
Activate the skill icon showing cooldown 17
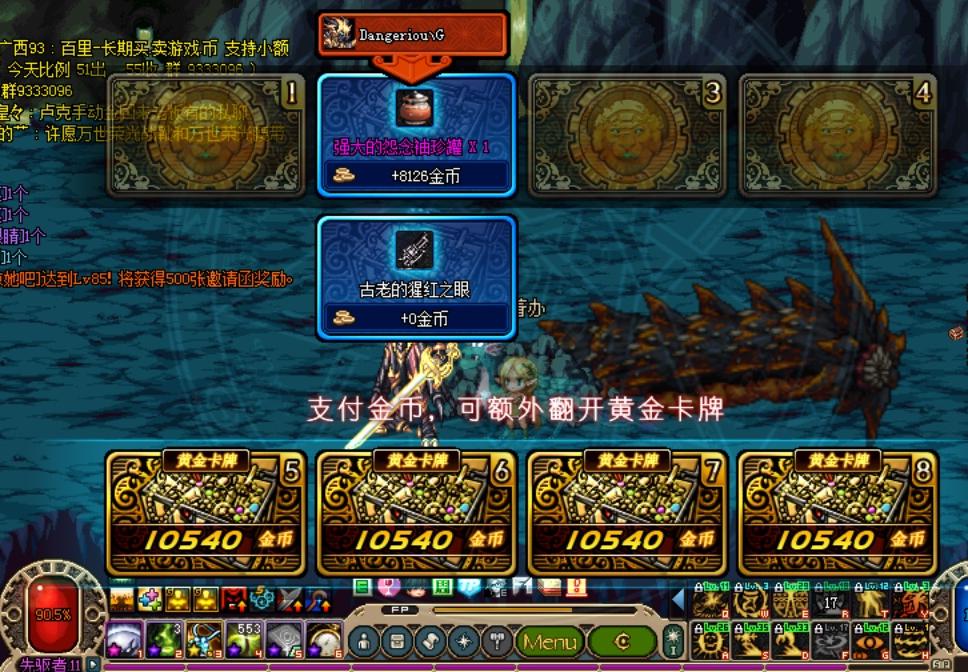(x=831, y=603)
